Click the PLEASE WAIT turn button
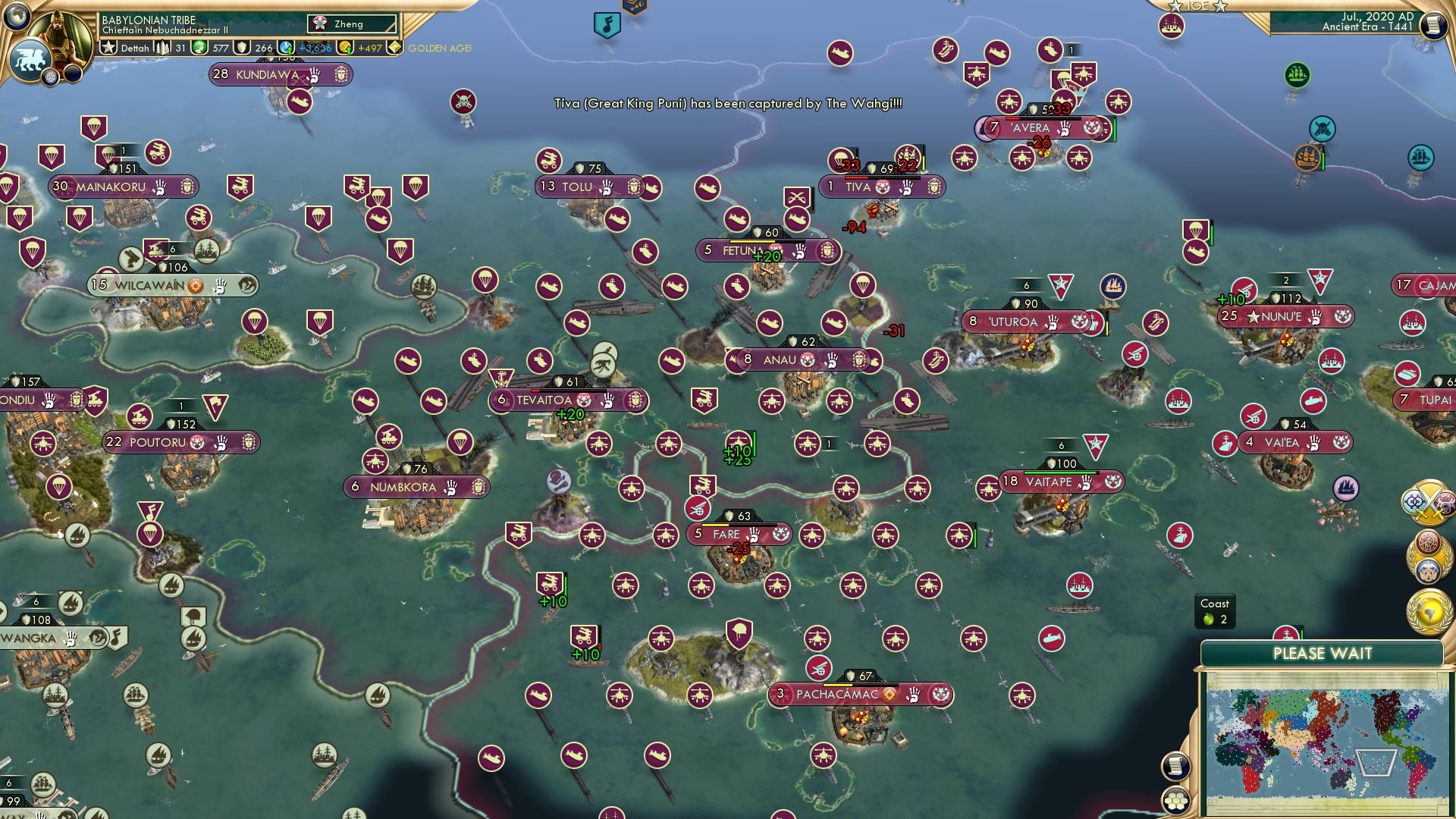 pos(1322,654)
